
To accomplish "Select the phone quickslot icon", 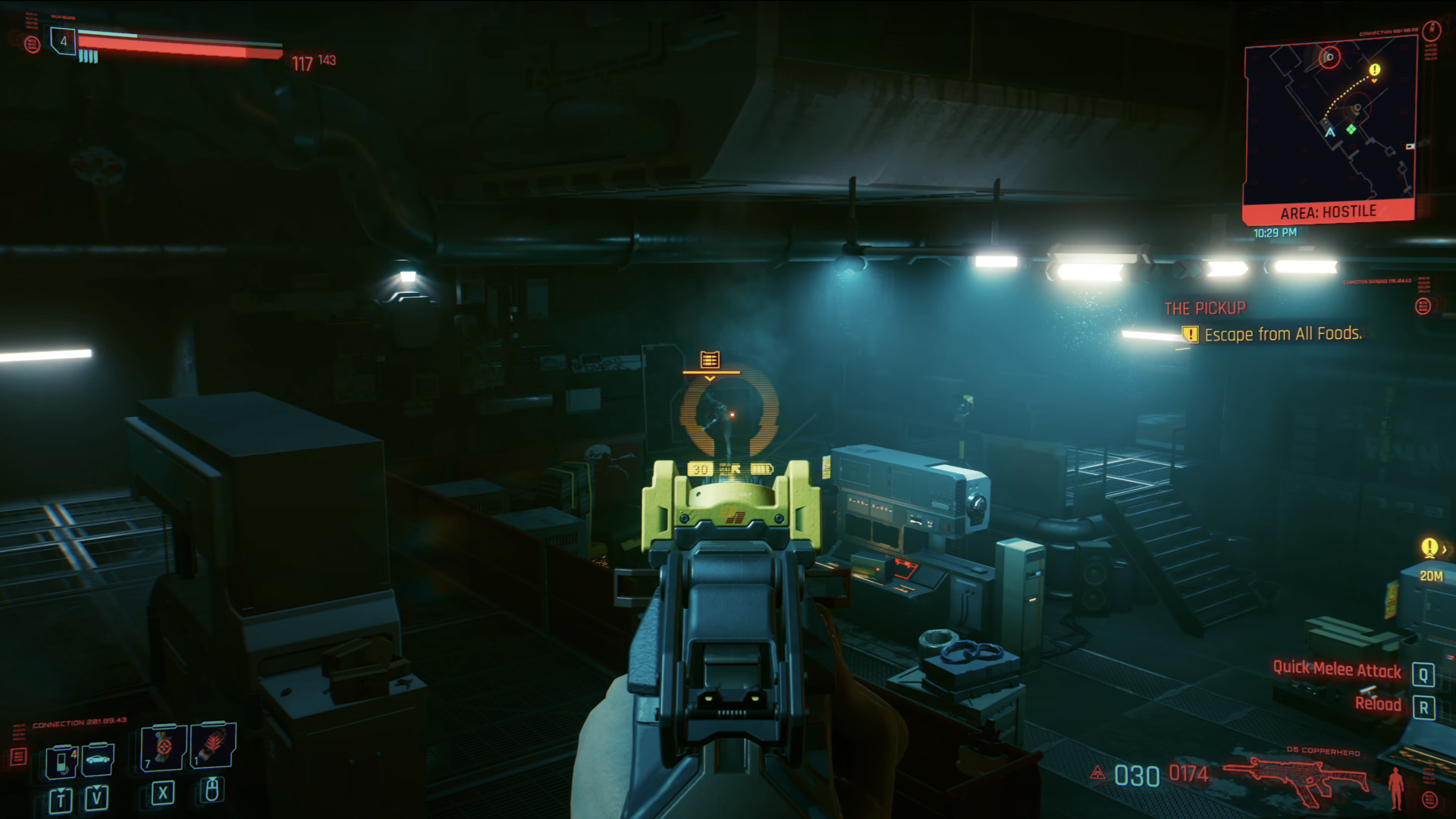I will click(61, 763).
